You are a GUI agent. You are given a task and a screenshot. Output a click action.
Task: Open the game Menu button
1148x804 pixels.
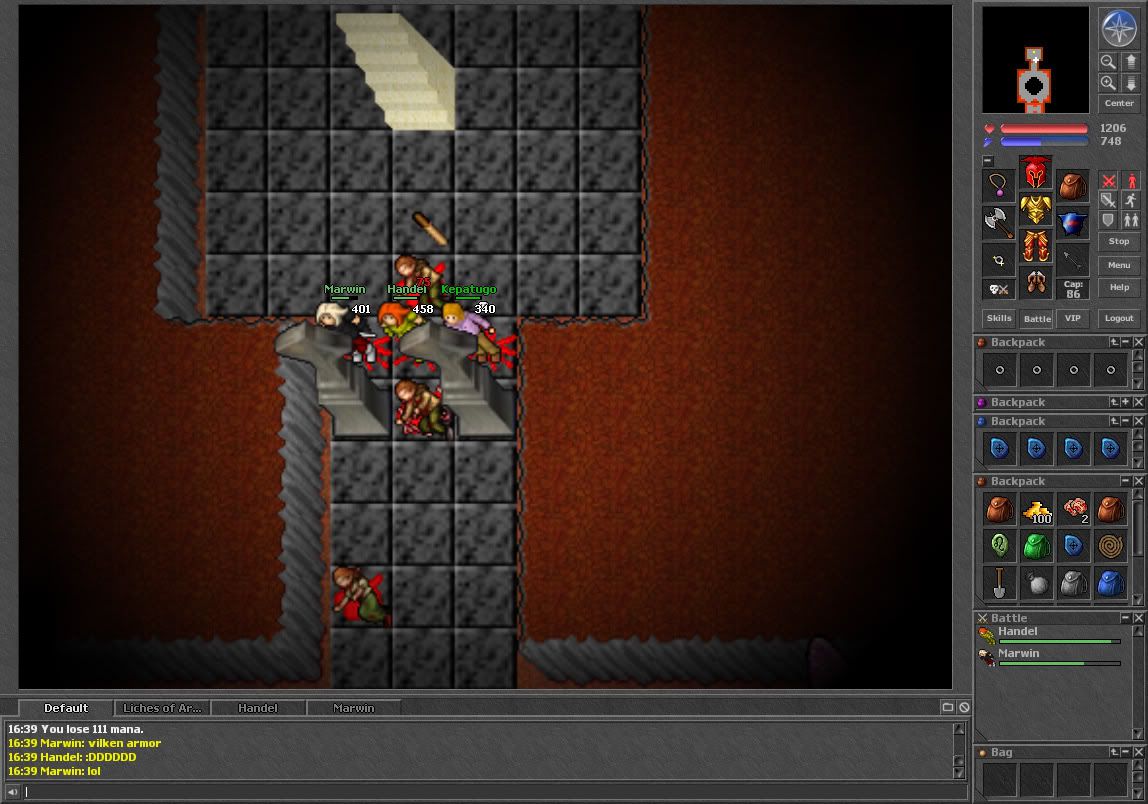[x=1118, y=265]
